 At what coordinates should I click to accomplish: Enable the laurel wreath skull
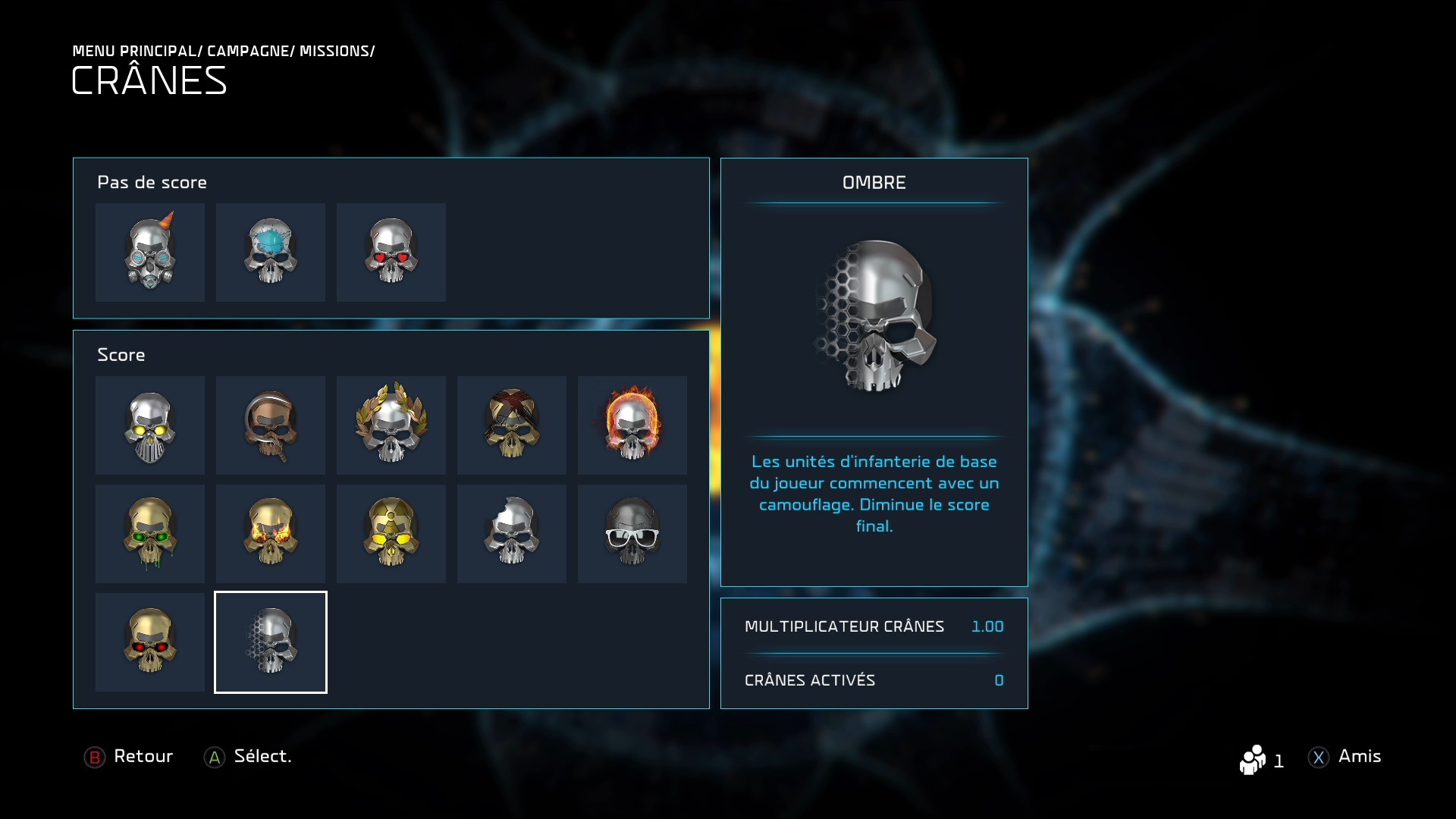(391, 425)
